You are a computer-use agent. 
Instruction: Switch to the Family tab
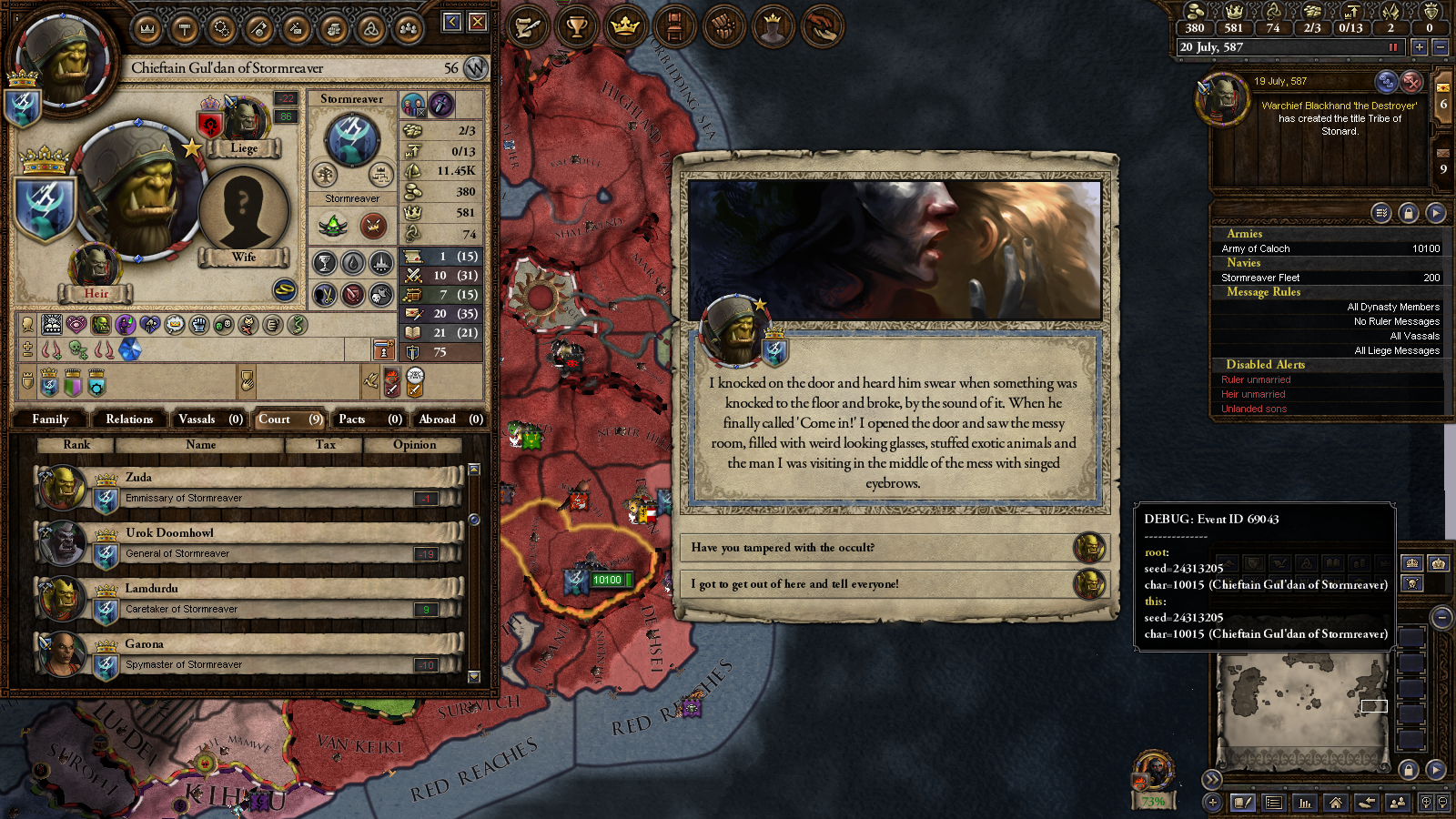(50, 420)
